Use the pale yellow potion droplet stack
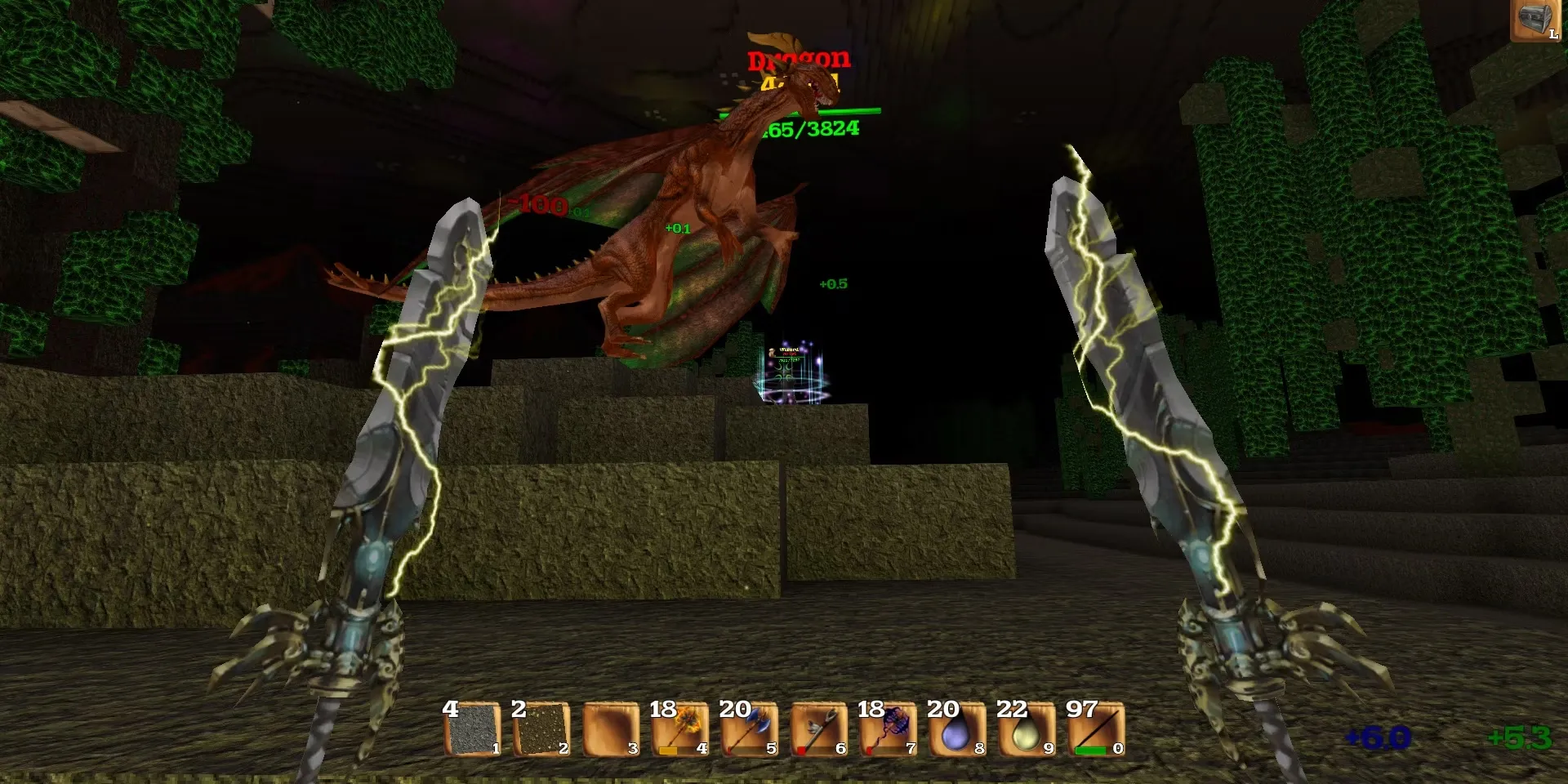The height and width of the screenshot is (784, 1568). 1027,729
